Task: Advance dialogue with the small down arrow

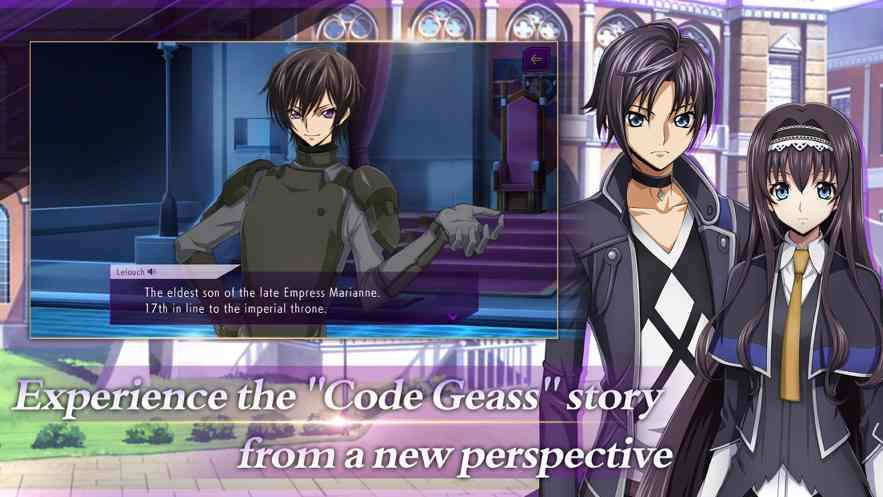Action: coord(452,316)
